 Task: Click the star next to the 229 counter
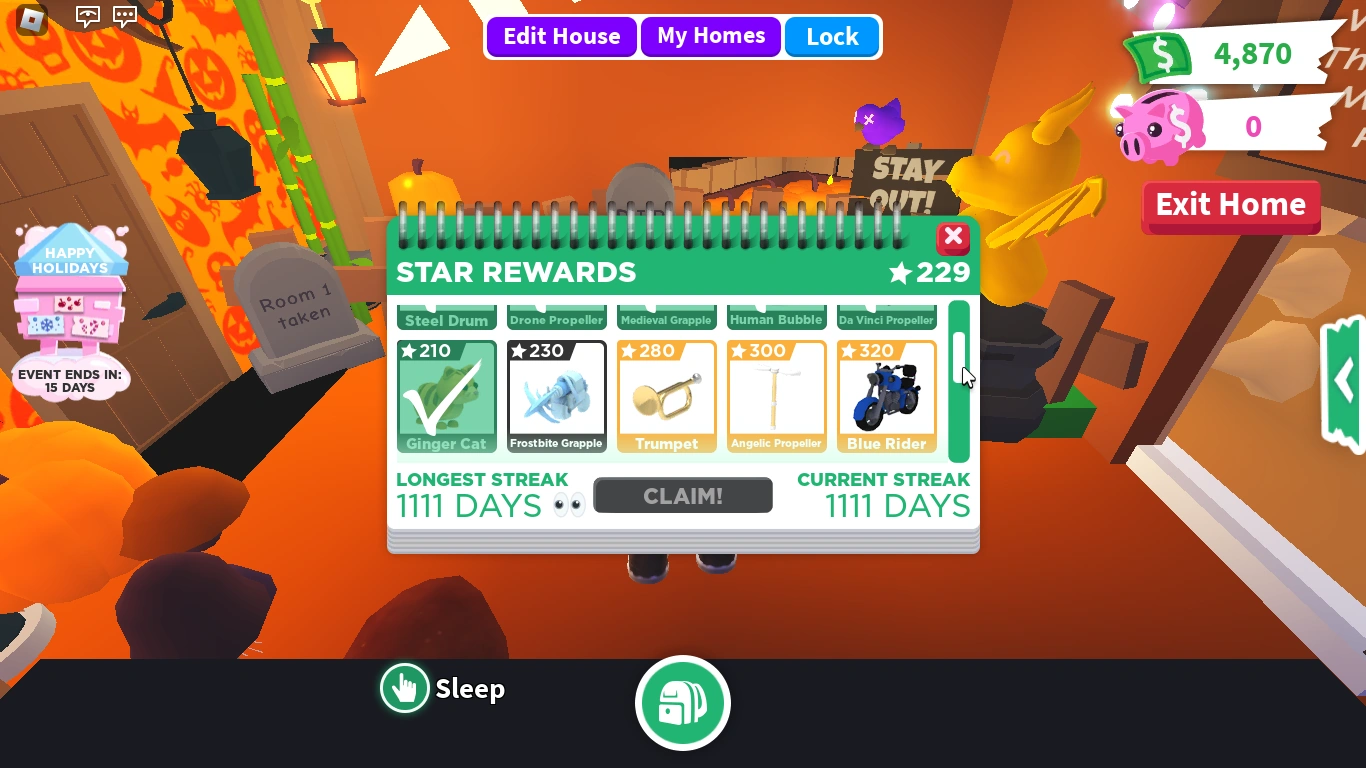[x=898, y=272]
